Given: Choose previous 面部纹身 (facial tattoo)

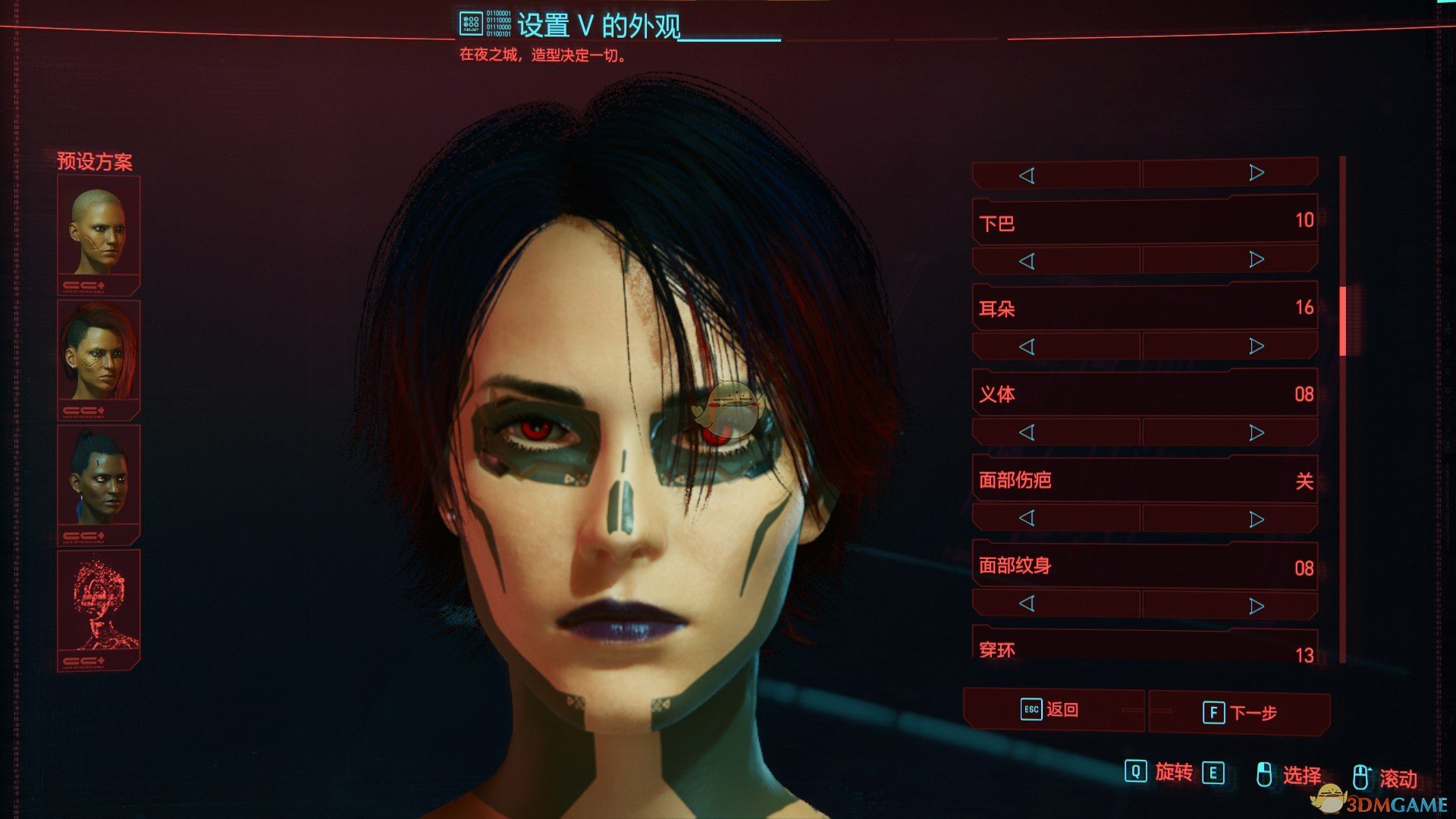Looking at the screenshot, I should 1027,604.
